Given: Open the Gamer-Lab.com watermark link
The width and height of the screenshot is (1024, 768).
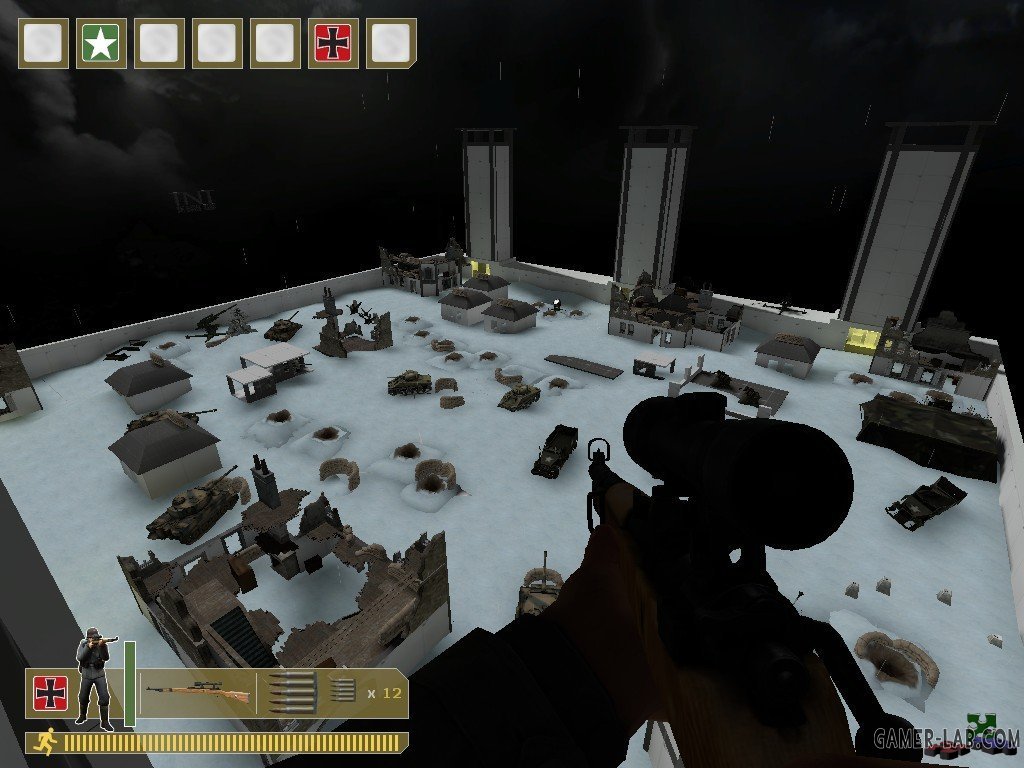Looking at the screenshot, I should [x=946, y=740].
